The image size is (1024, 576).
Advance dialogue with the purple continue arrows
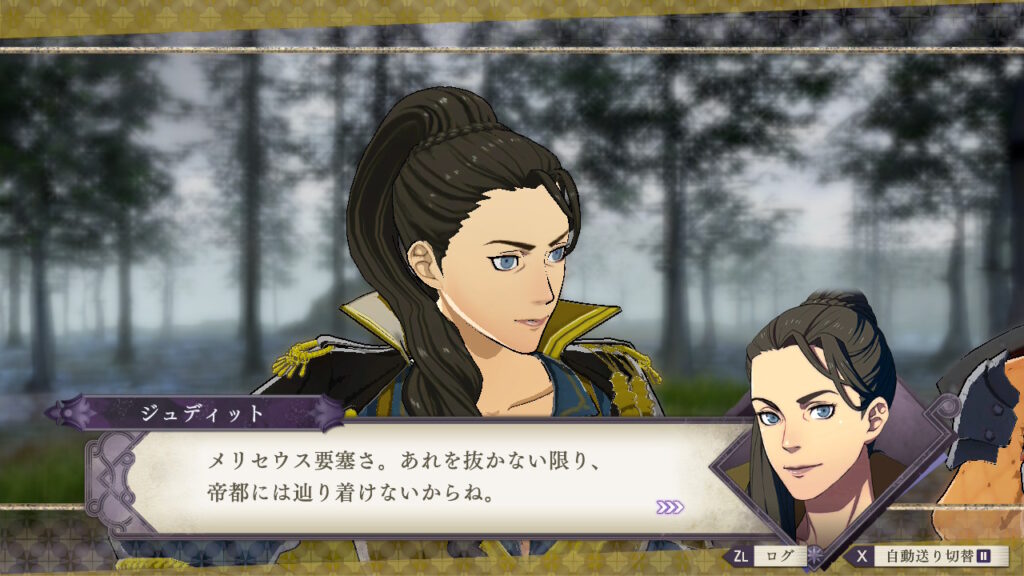tap(670, 507)
